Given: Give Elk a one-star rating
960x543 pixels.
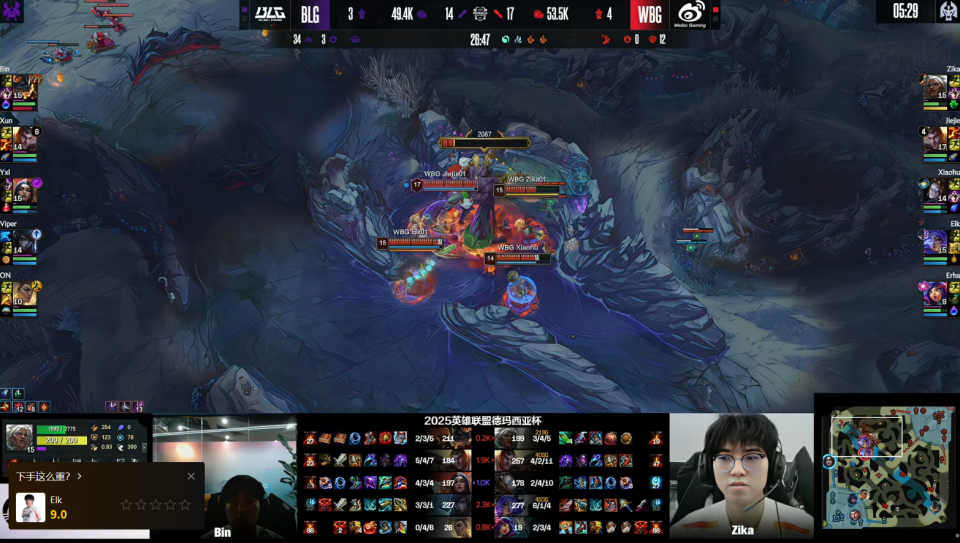Looking at the screenshot, I should 126,505.
